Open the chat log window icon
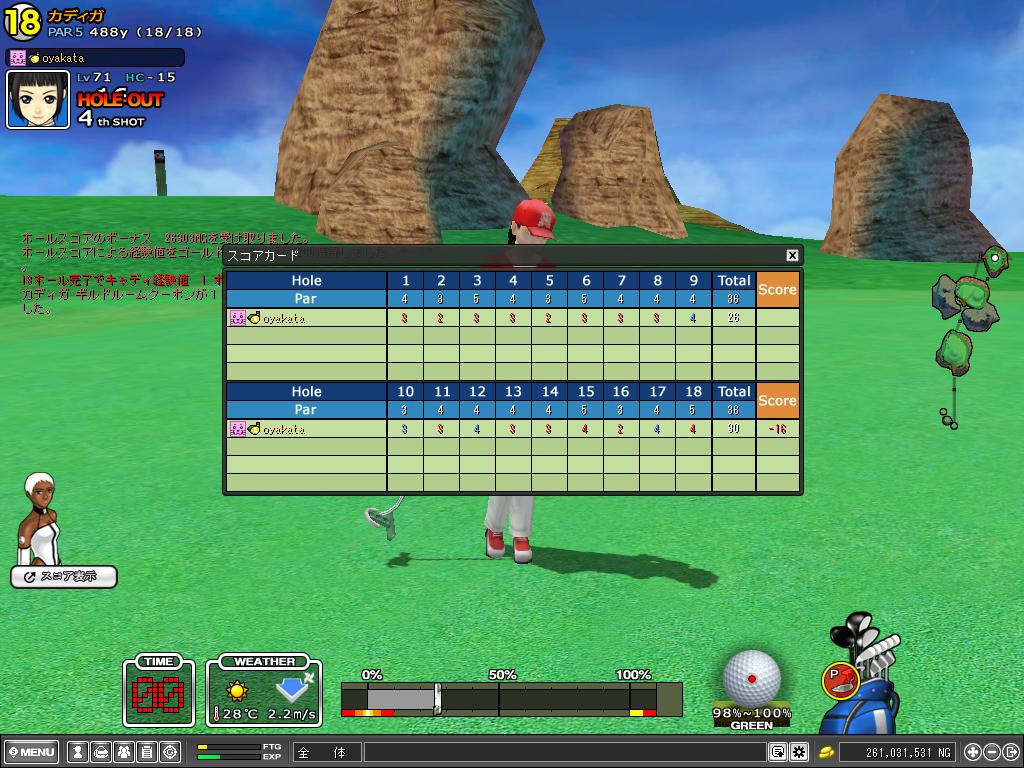 point(778,752)
